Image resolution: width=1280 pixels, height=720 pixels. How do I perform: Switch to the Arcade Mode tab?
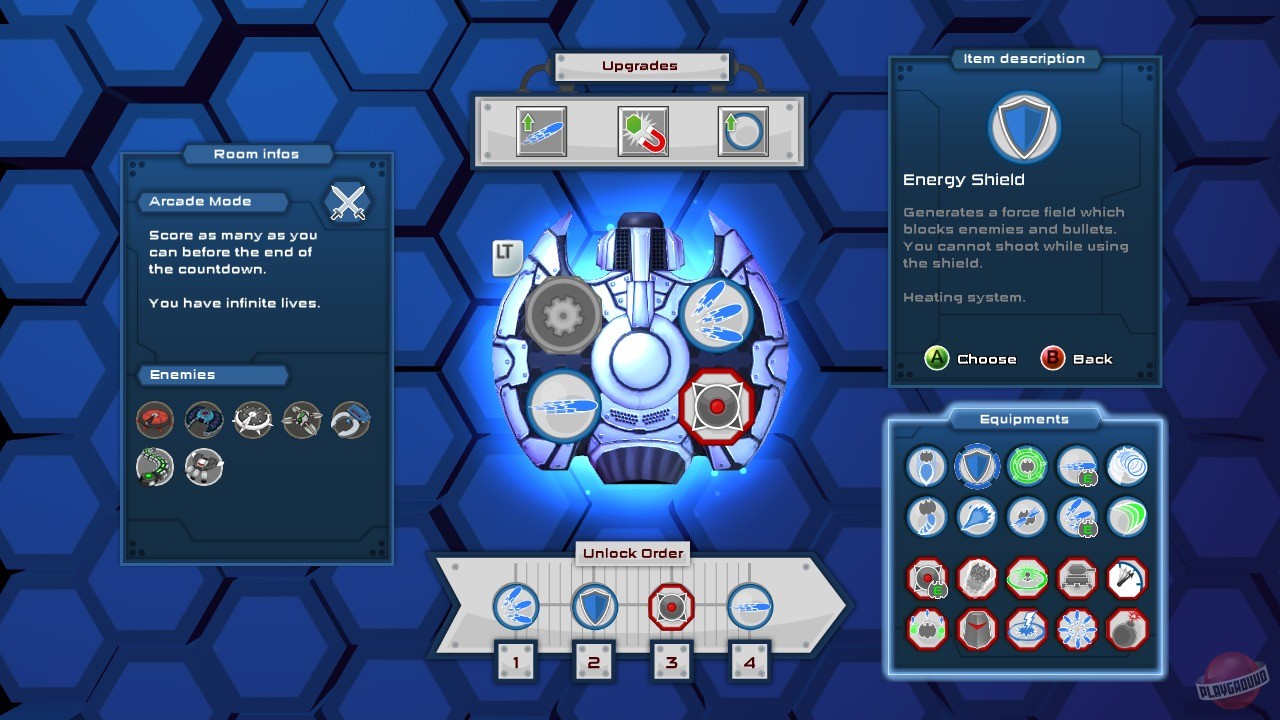coord(212,201)
